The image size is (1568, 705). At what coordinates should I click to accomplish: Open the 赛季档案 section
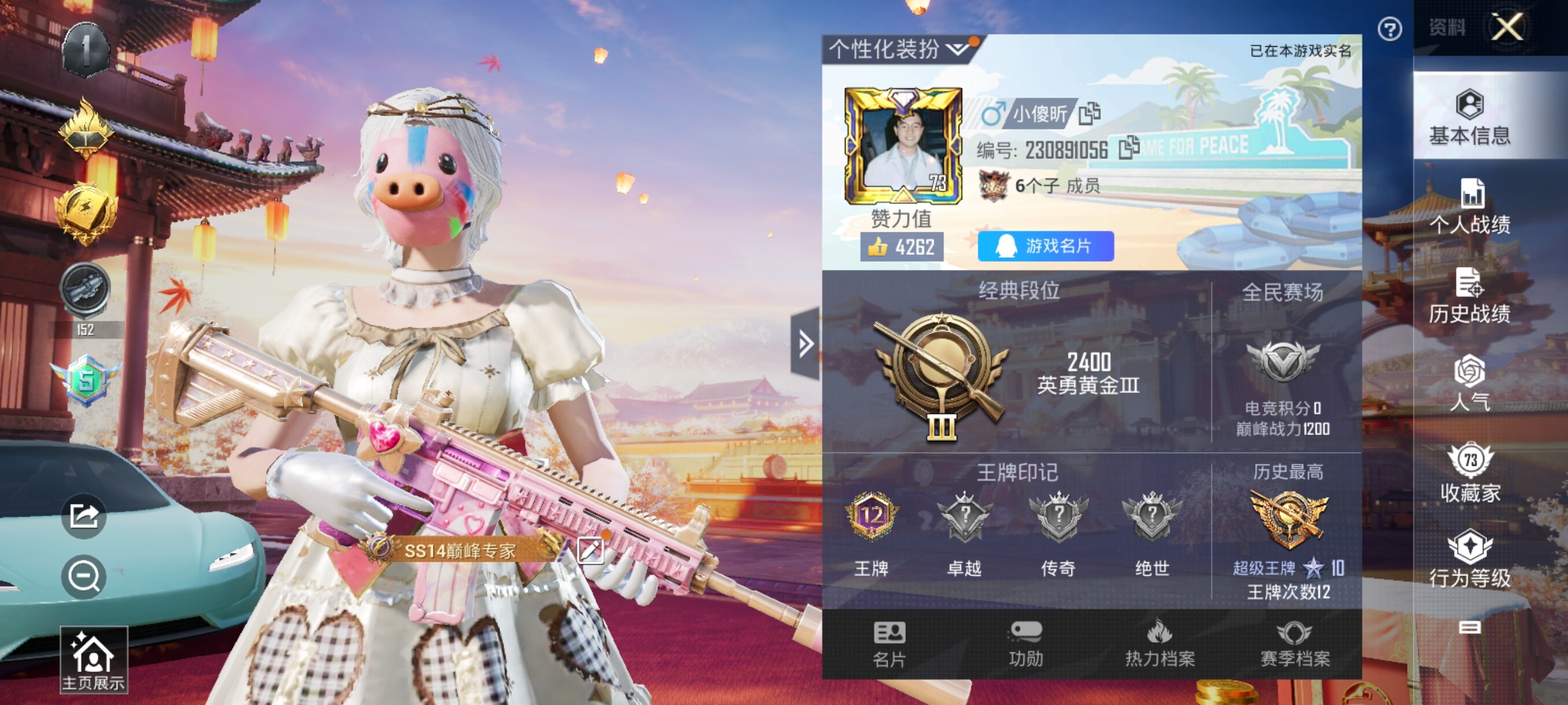pyautogui.click(x=1295, y=644)
